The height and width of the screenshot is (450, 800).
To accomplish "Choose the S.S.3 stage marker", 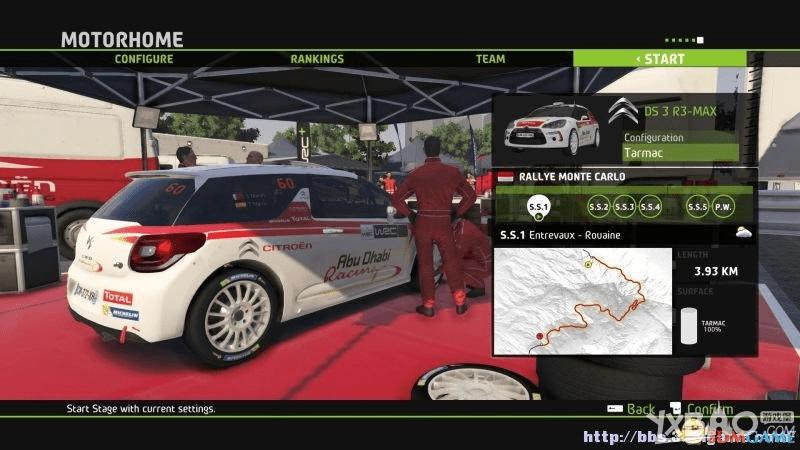I will pos(625,207).
